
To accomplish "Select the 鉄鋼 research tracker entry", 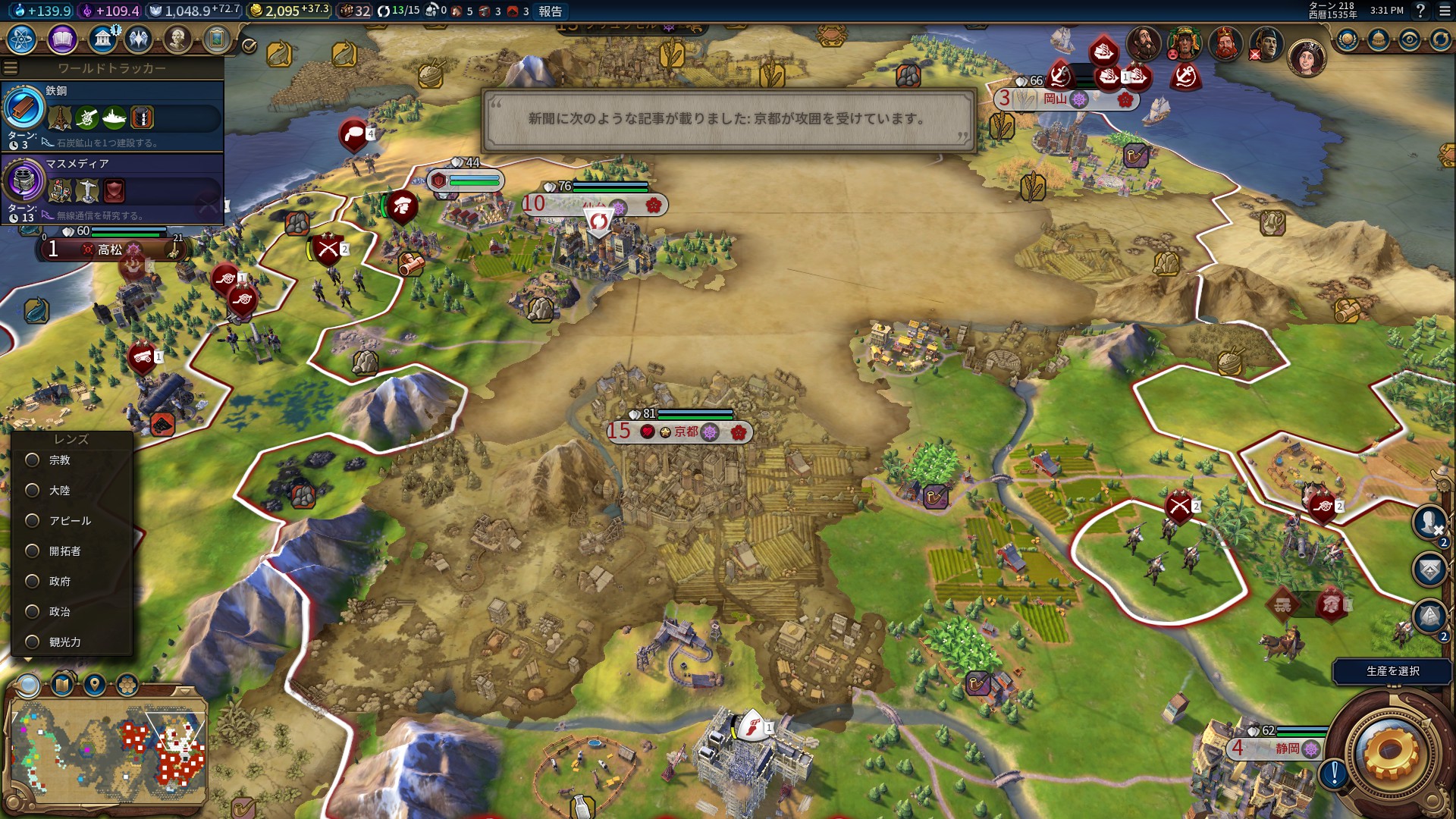I will pos(112,115).
